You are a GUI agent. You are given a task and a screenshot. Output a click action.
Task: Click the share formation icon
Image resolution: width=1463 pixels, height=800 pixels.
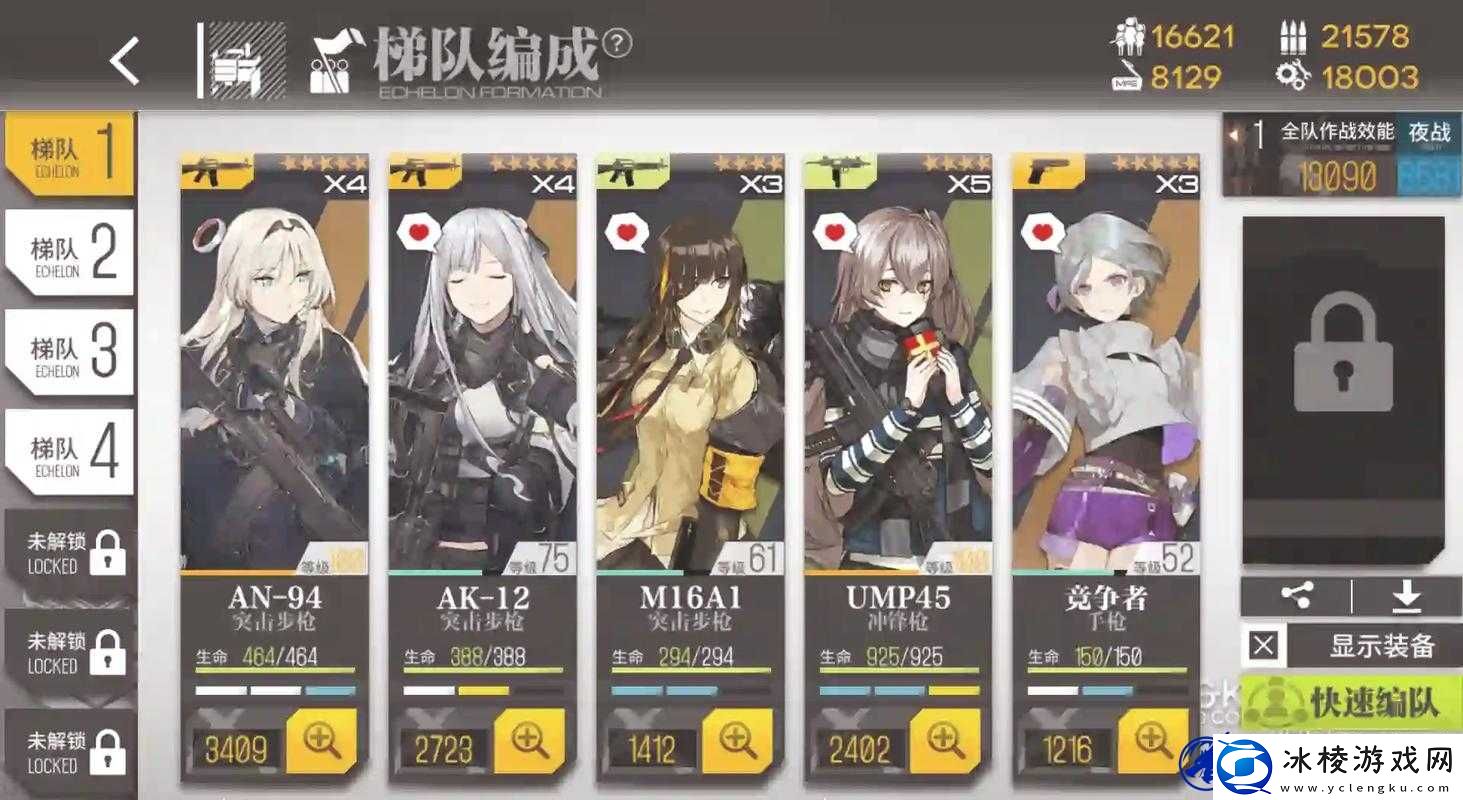(x=1296, y=594)
